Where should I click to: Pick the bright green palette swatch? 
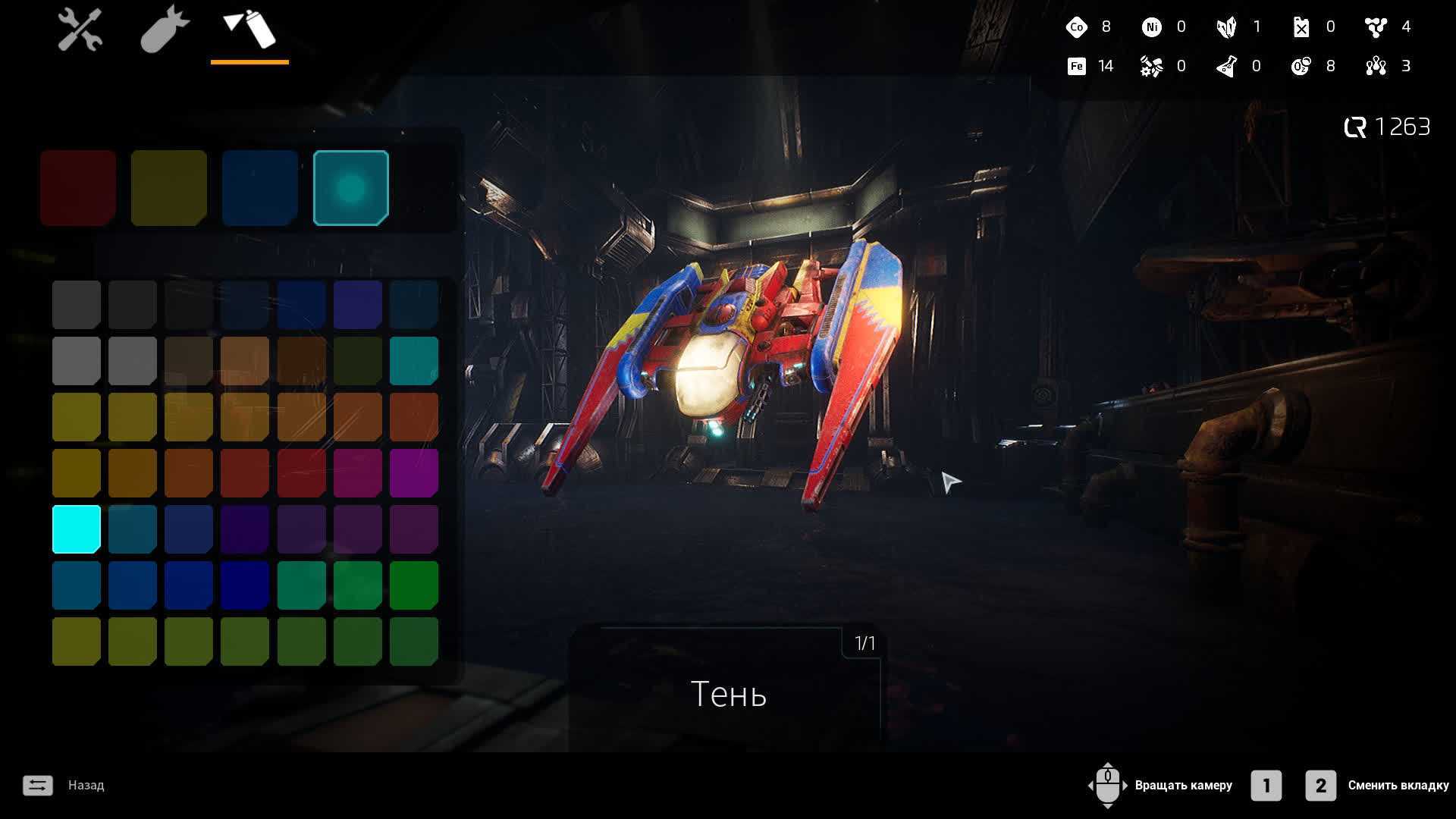[x=414, y=585]
